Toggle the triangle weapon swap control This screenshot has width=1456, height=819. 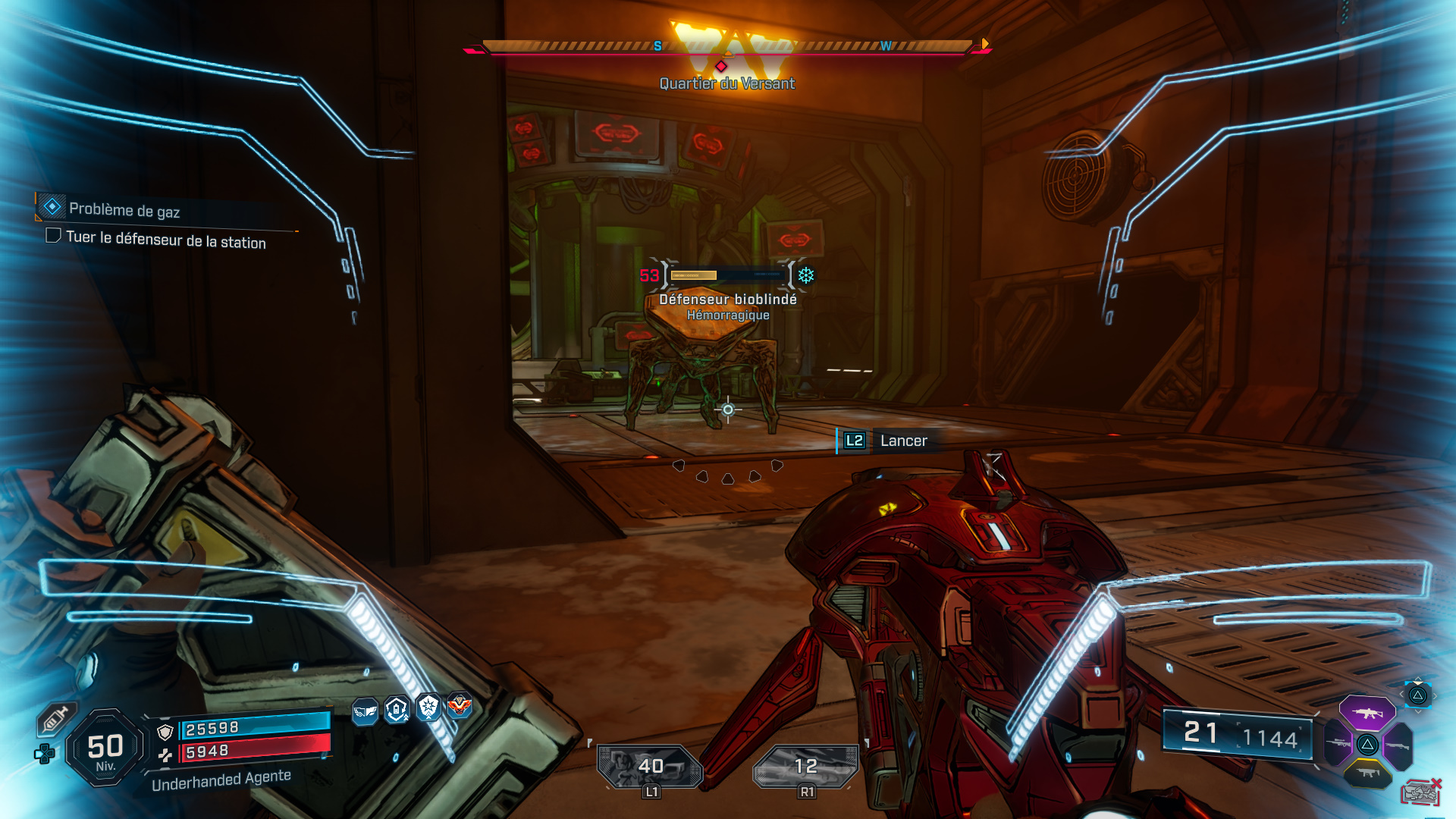tap(1418, 695)
